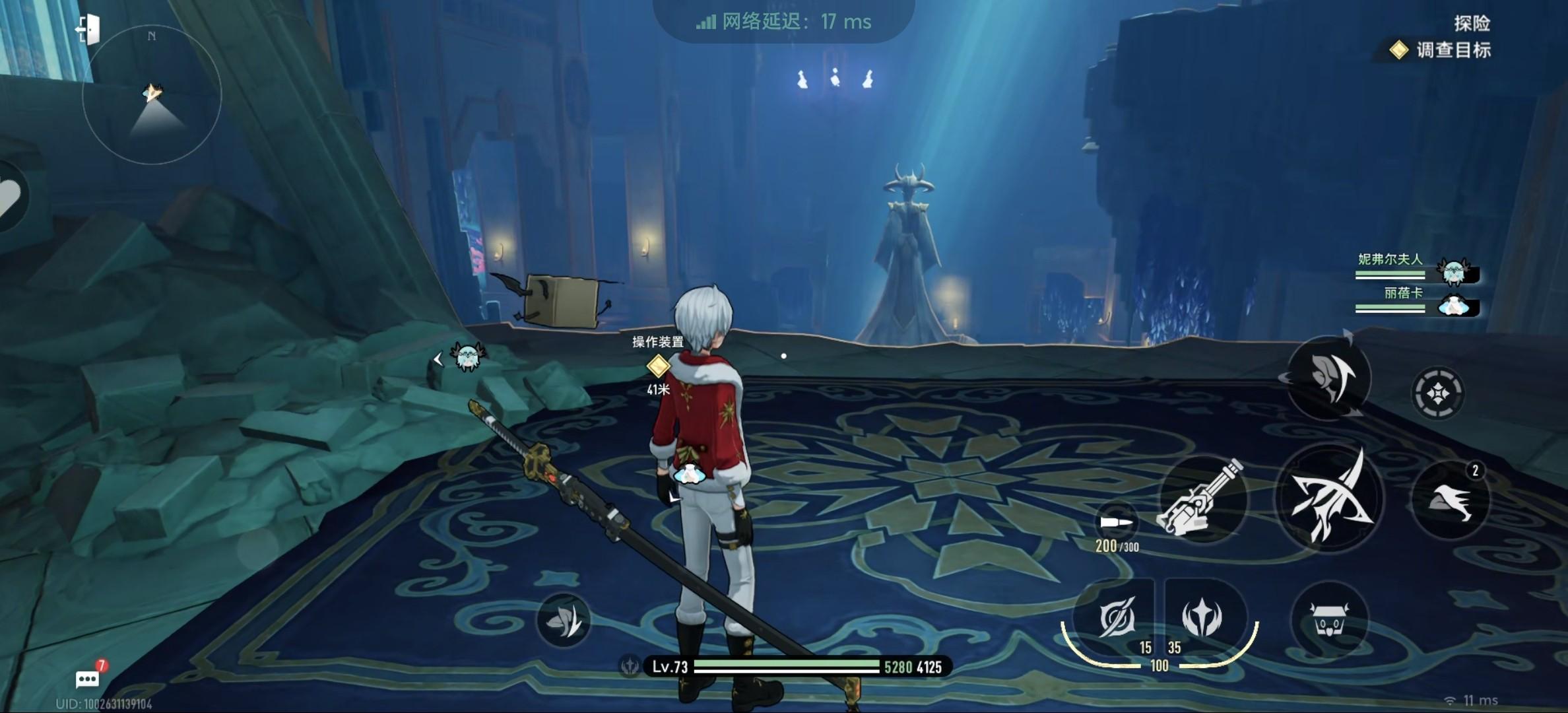
Task: Open the circular minimap
Action: [x=152, y=94]
